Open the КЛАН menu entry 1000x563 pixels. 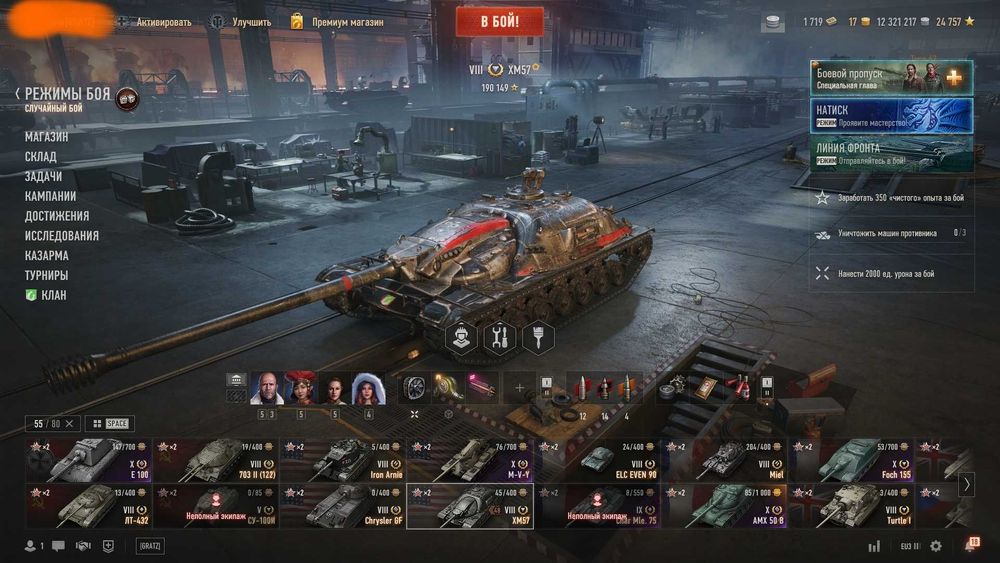(54, 295)
